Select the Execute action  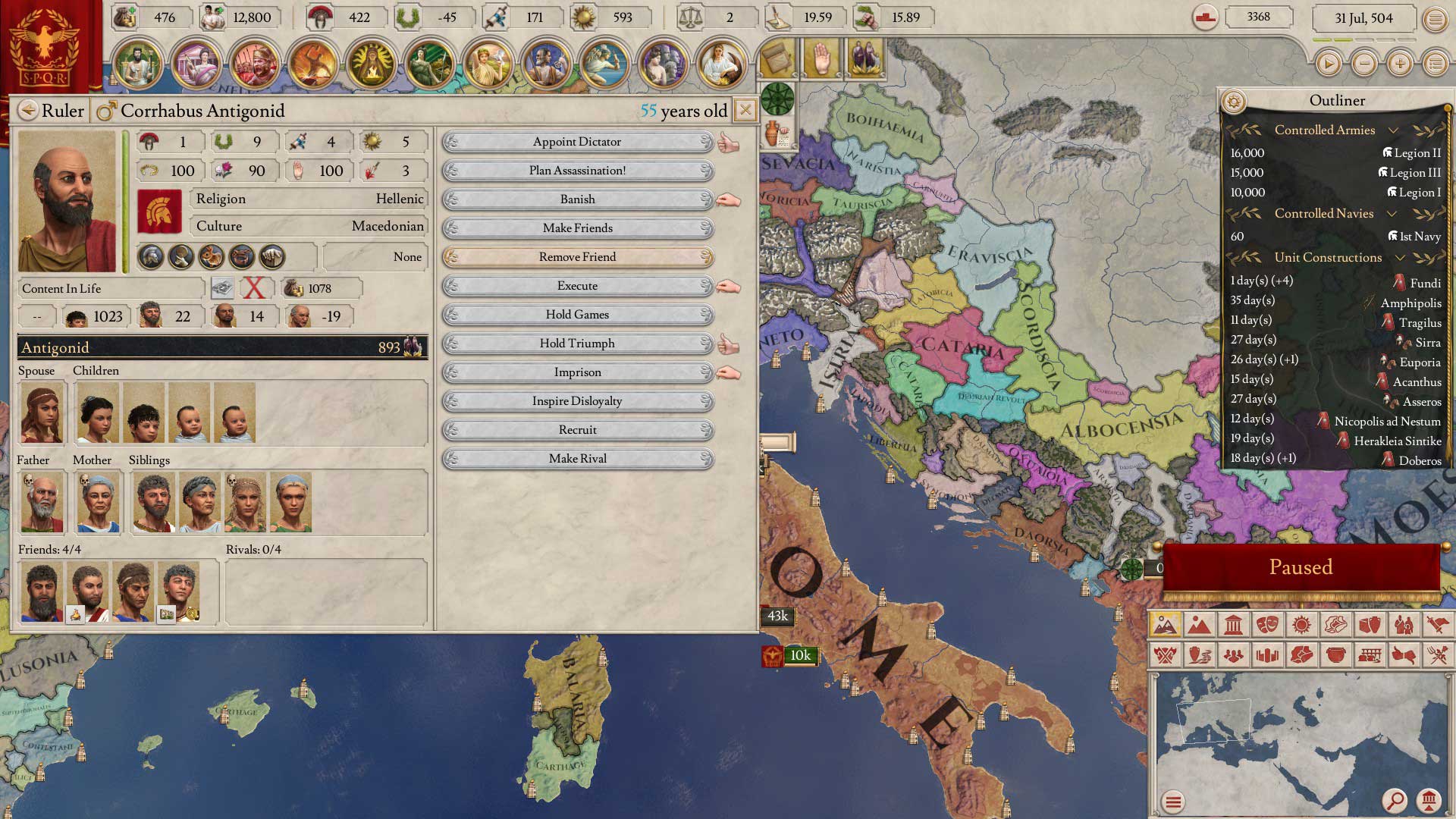point(577,286)
